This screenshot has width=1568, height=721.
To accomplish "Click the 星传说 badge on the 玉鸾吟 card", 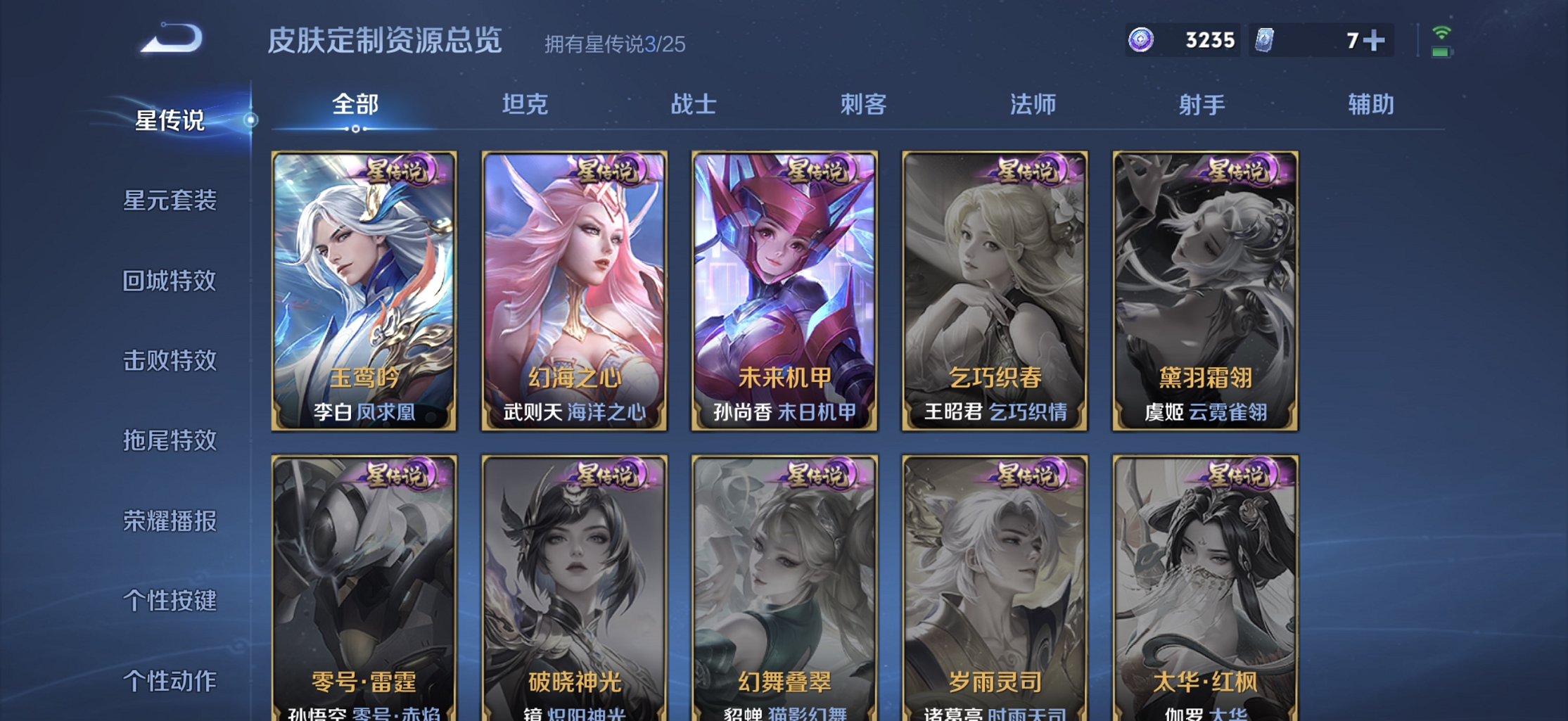I will (x=396, y=169).
